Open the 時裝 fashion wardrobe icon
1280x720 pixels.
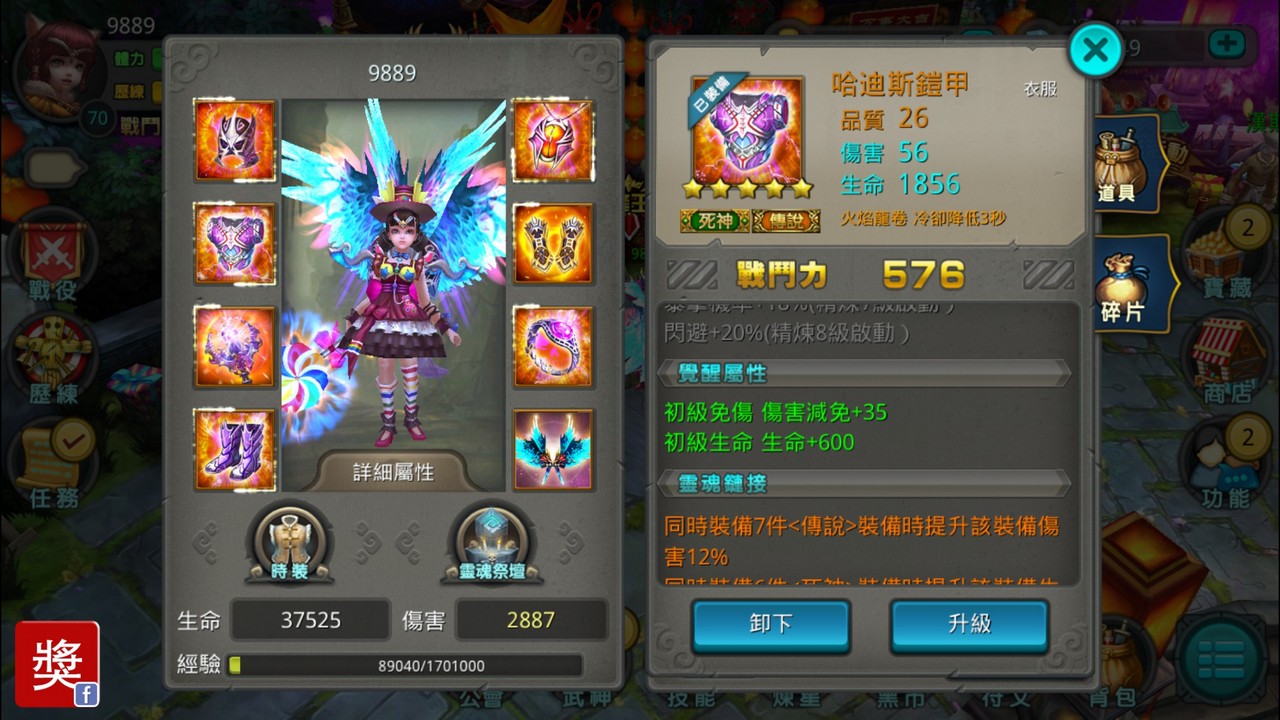[x=291, y=540]
